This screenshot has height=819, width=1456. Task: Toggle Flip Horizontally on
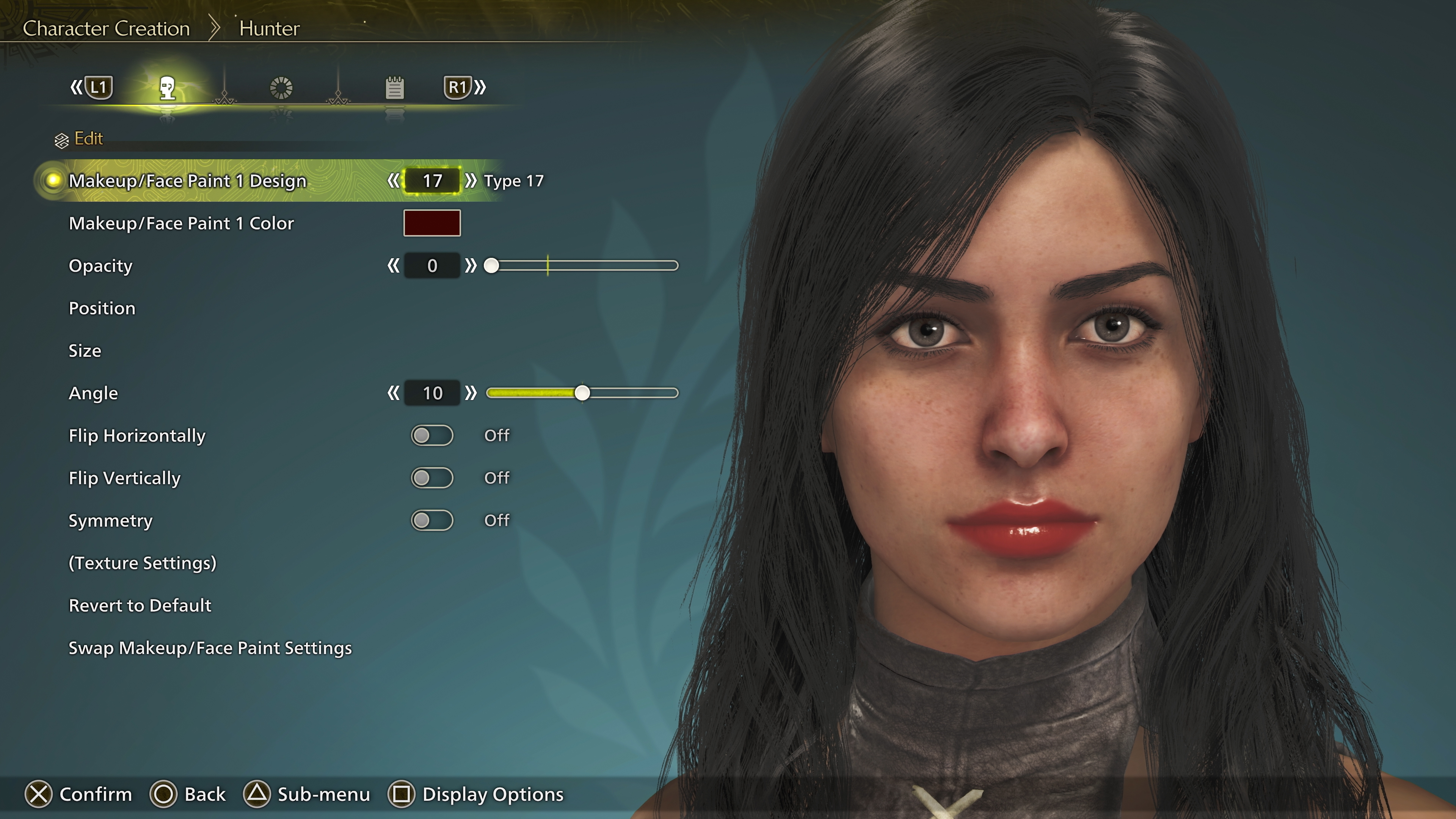pyautogui.click(x=432, y=435)
